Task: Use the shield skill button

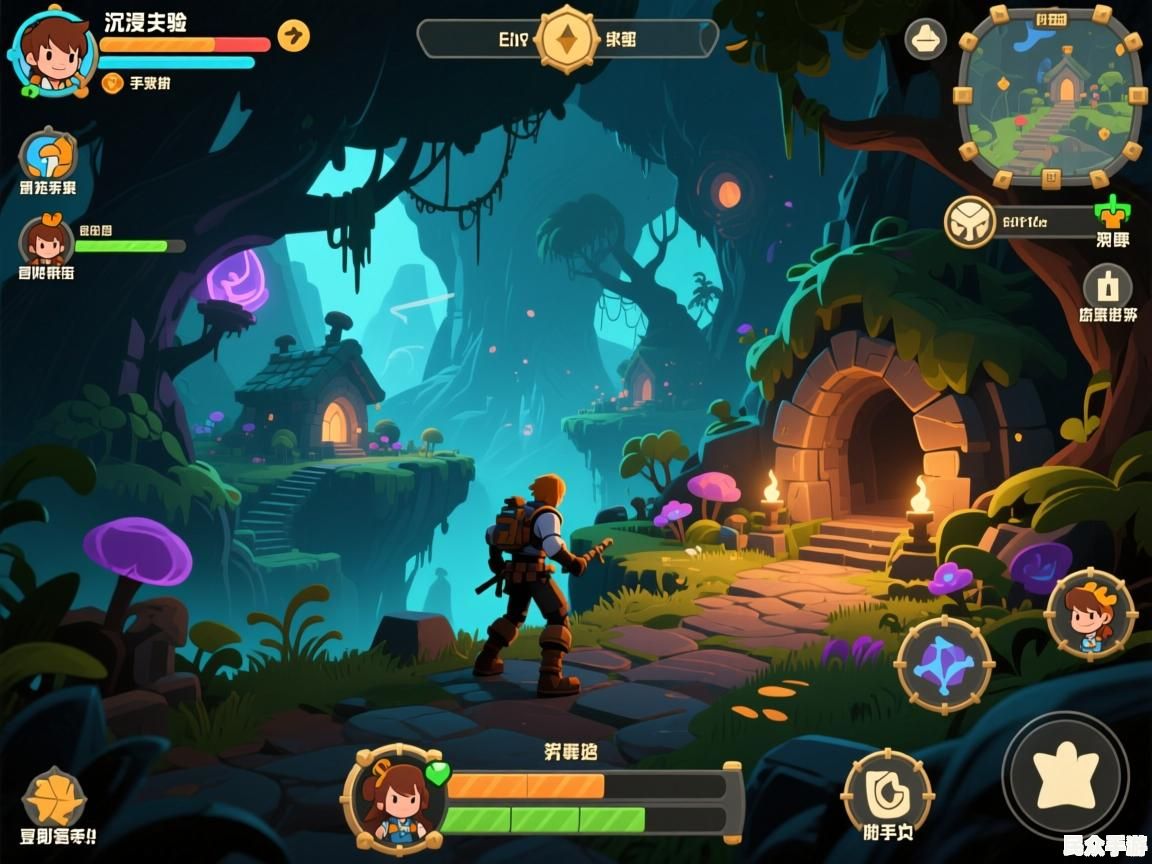Action: (886, 793)
